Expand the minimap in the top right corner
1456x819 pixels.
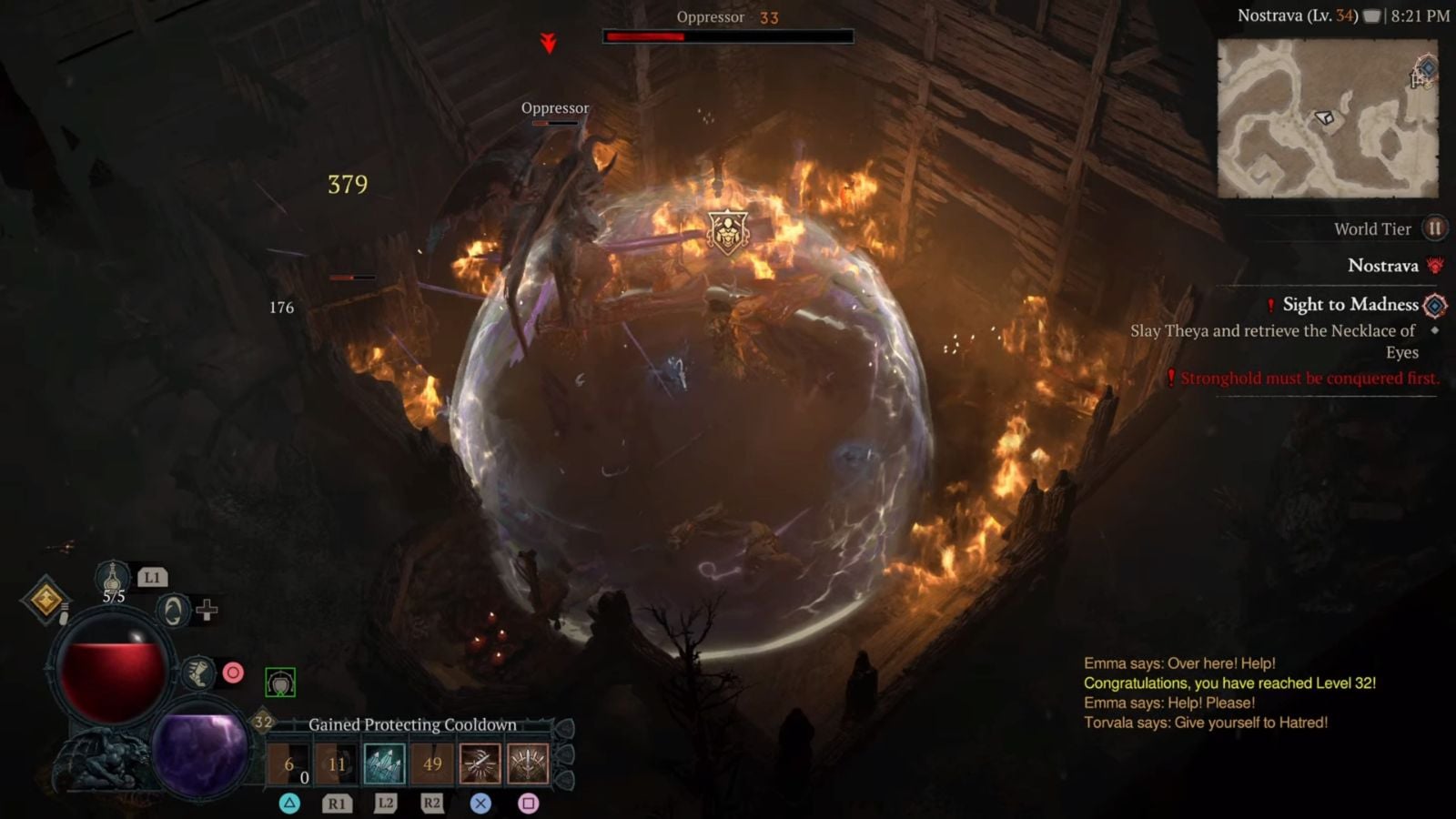(1329, 118)
